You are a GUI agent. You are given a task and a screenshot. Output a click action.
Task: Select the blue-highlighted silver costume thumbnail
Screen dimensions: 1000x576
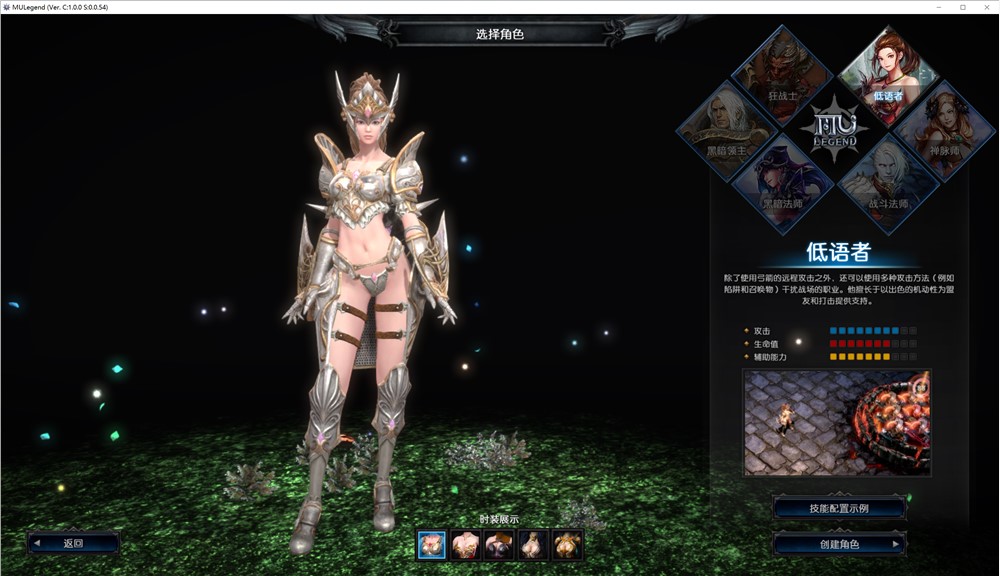click(x=432, y=544)
